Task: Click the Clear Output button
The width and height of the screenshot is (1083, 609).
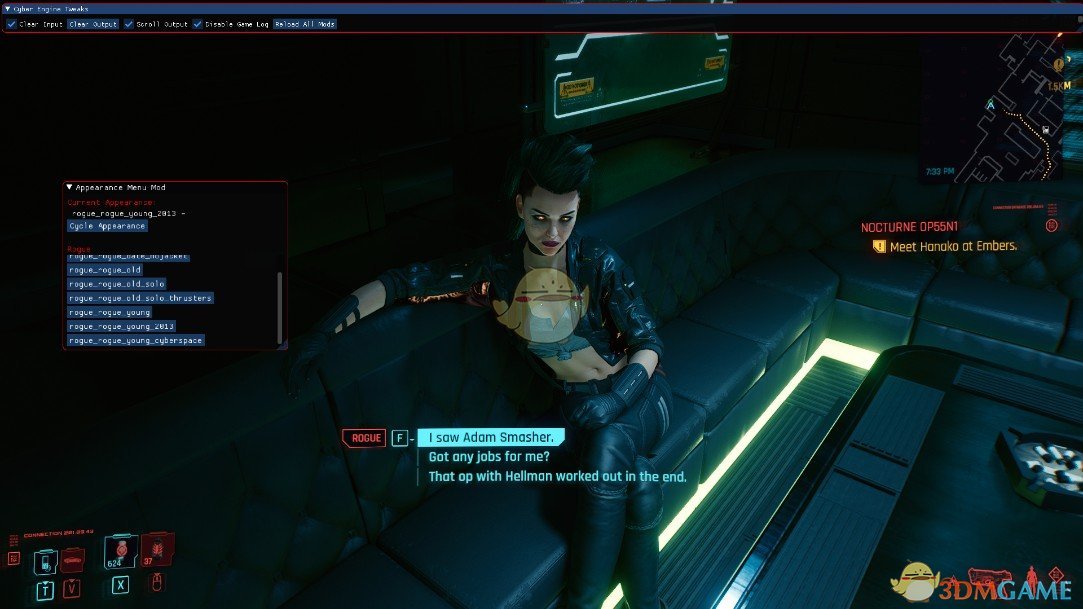Action: click(93, 24)
